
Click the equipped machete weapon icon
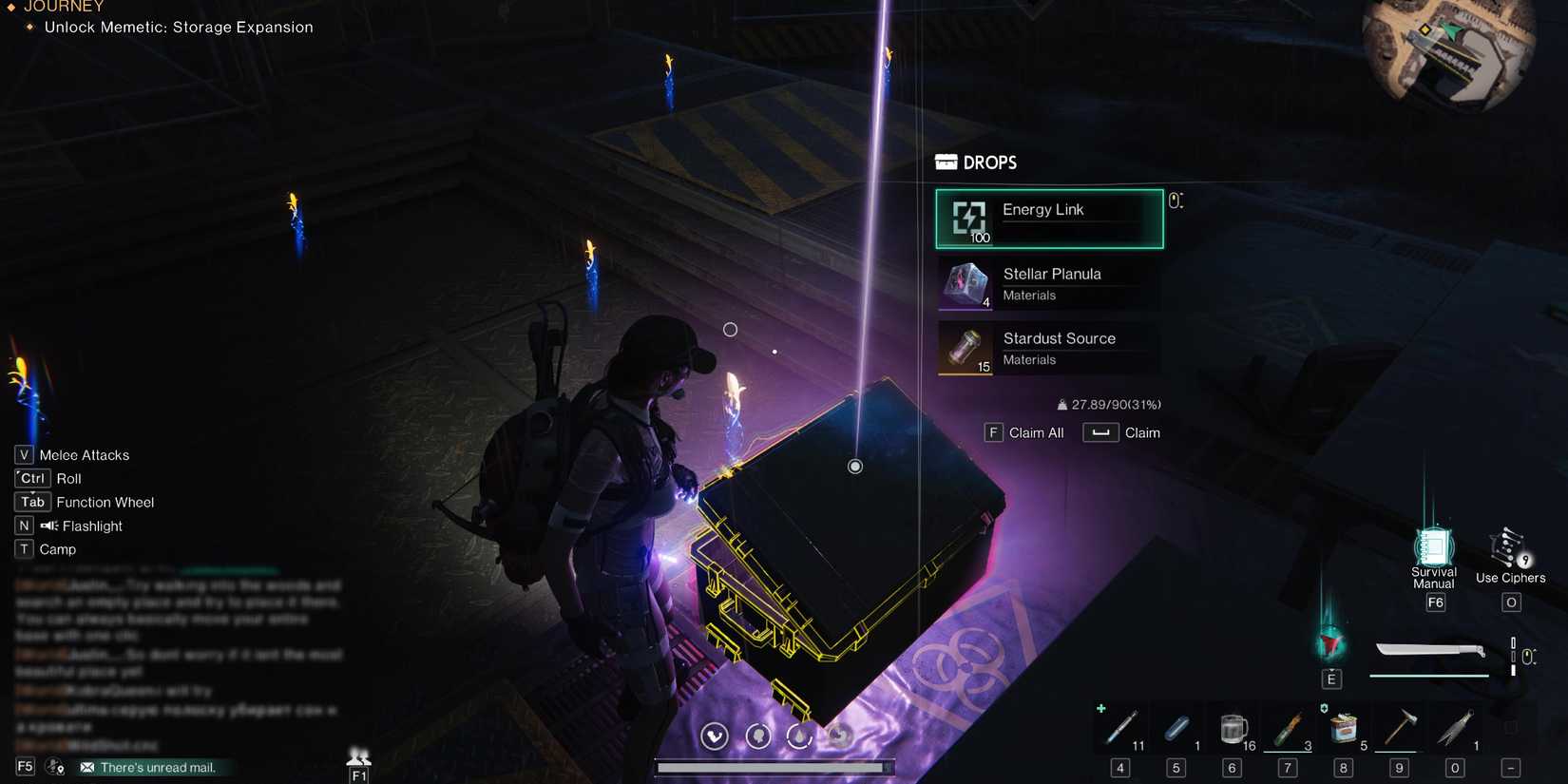coord(1429,652)
